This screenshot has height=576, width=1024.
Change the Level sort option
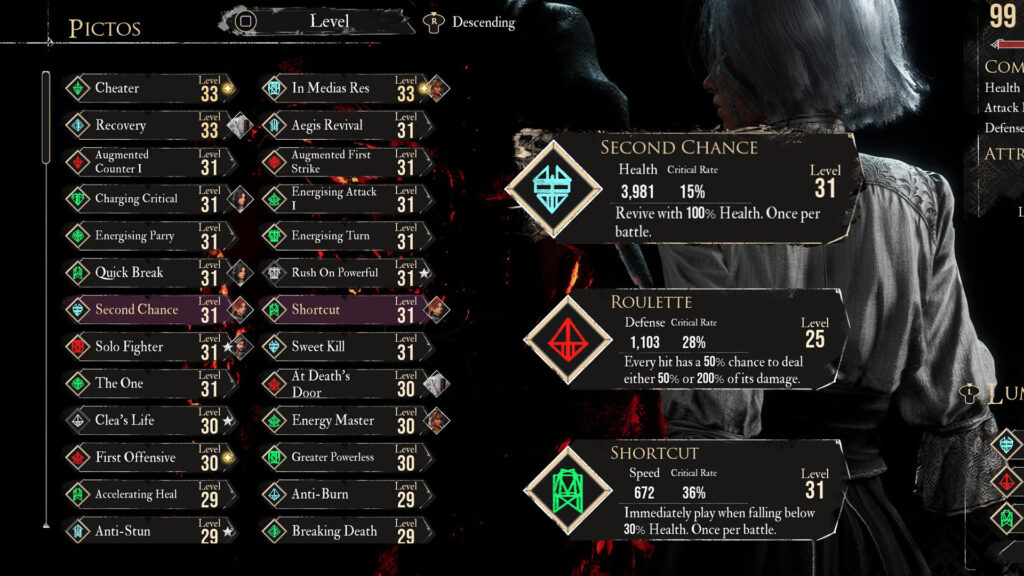(328, 20)
